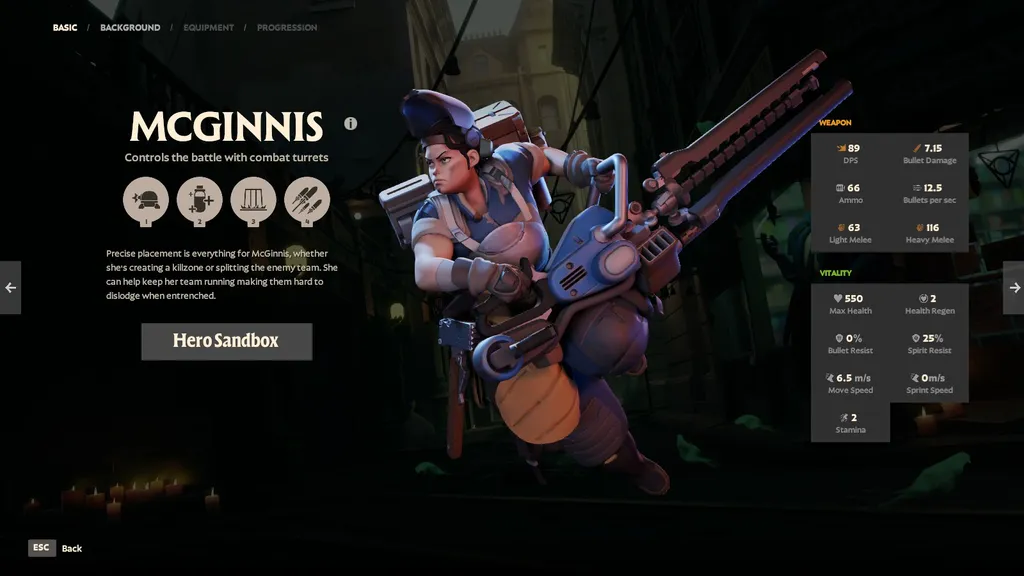Show the Progression tab

[287, 28]
